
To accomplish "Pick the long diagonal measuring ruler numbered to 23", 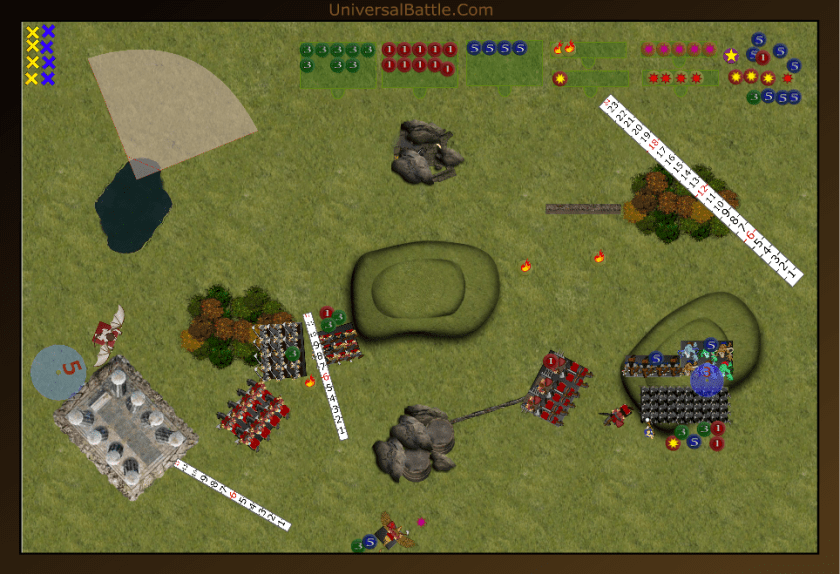I will (702, 188).
